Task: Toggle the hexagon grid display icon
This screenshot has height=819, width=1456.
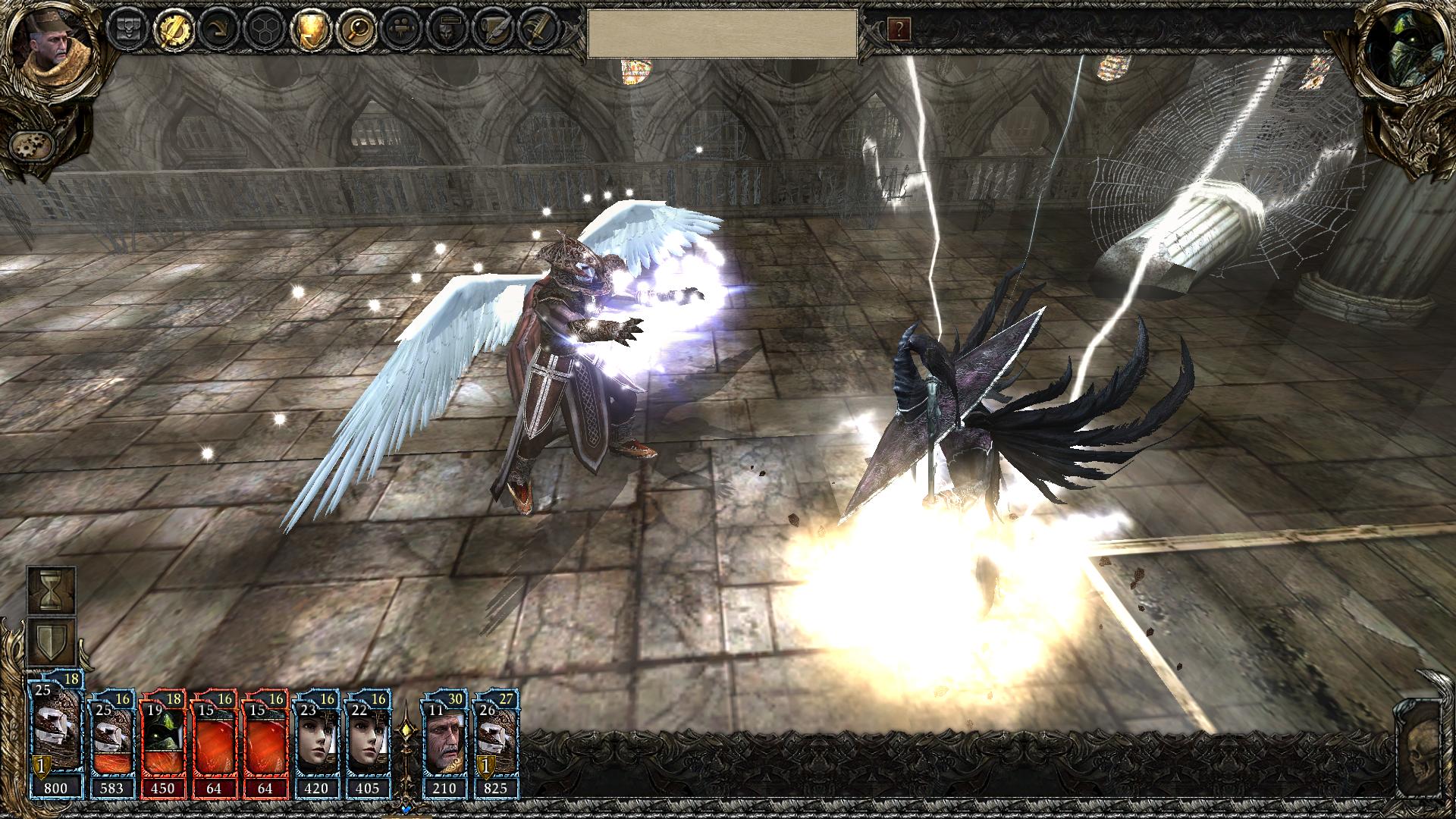Action: [263, 30]
